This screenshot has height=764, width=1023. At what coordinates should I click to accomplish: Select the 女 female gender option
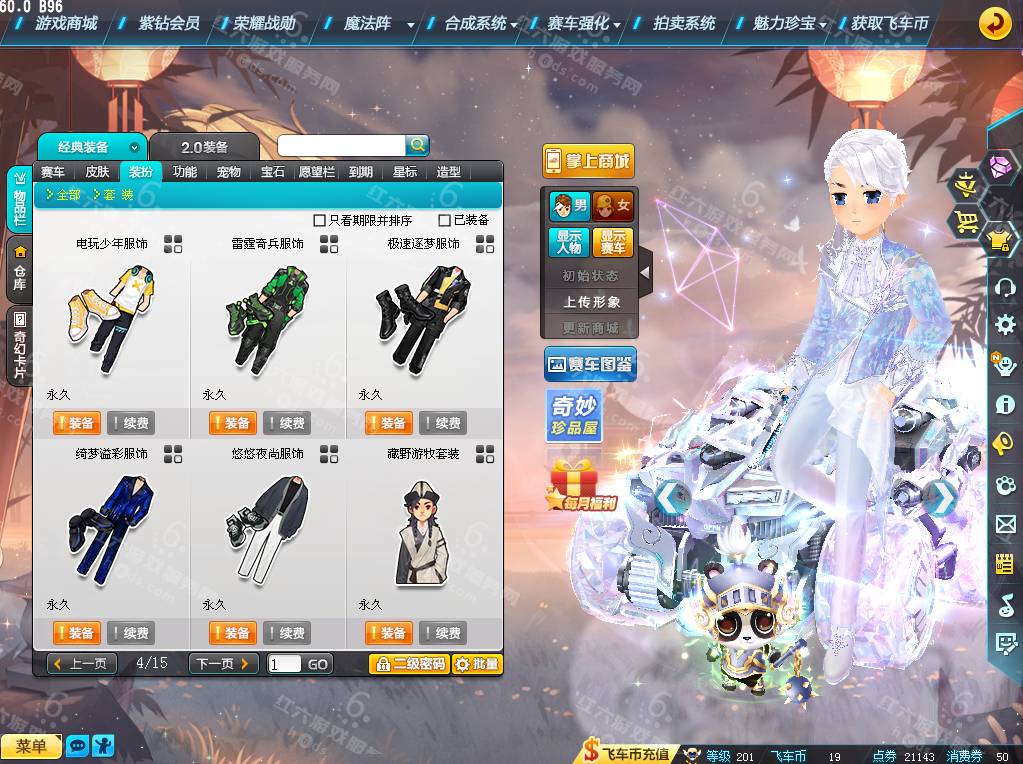613,207
